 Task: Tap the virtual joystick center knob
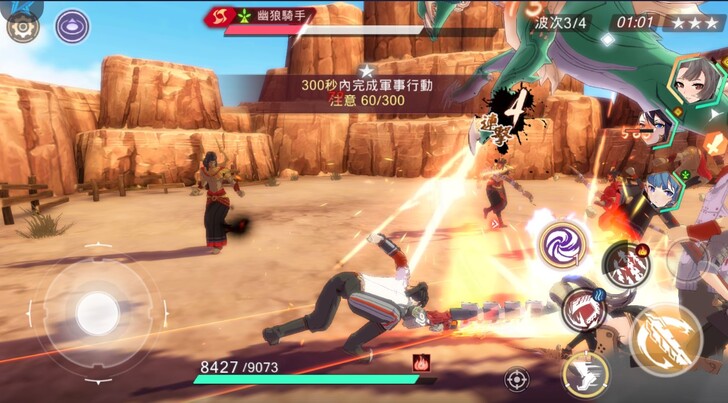[97, 313]
